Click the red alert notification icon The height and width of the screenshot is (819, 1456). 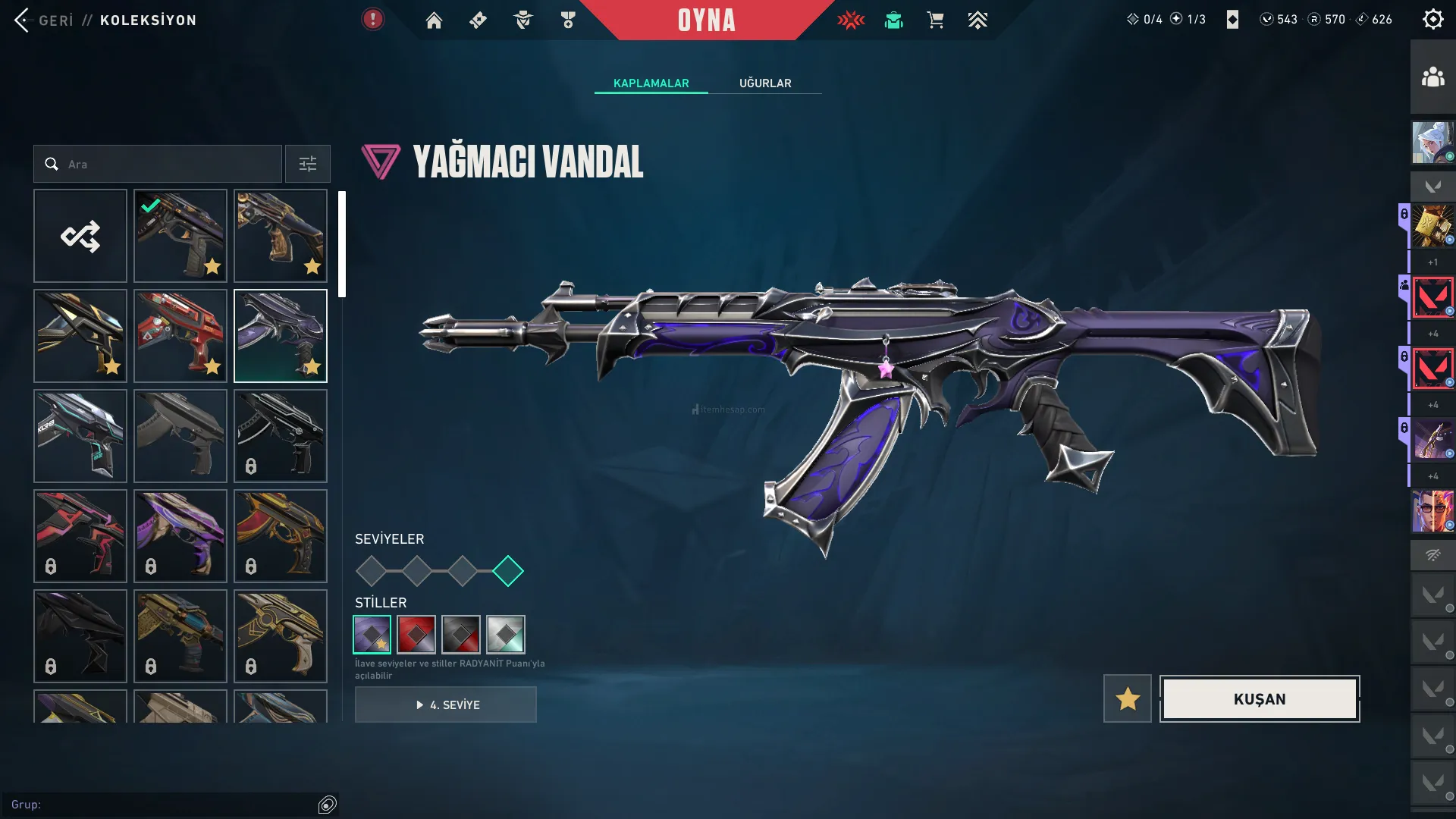tap(372, 19)
